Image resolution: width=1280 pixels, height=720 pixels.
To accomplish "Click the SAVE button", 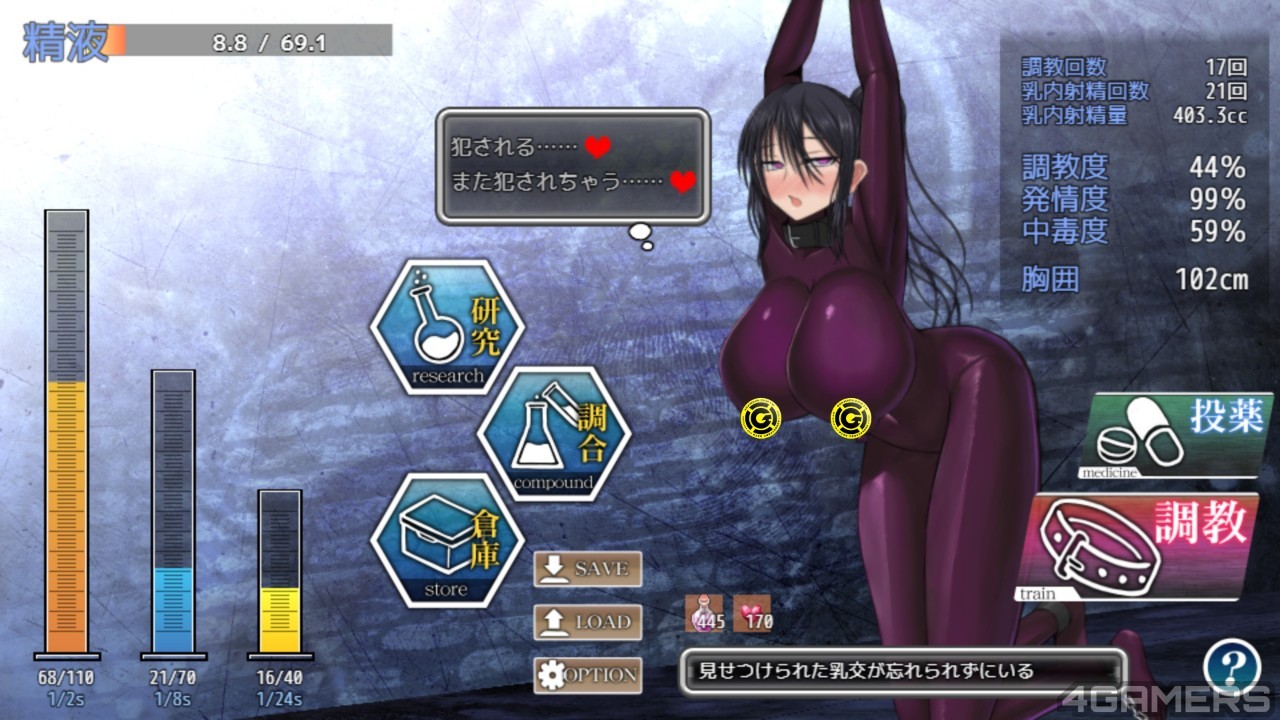I will pos(587,569).
